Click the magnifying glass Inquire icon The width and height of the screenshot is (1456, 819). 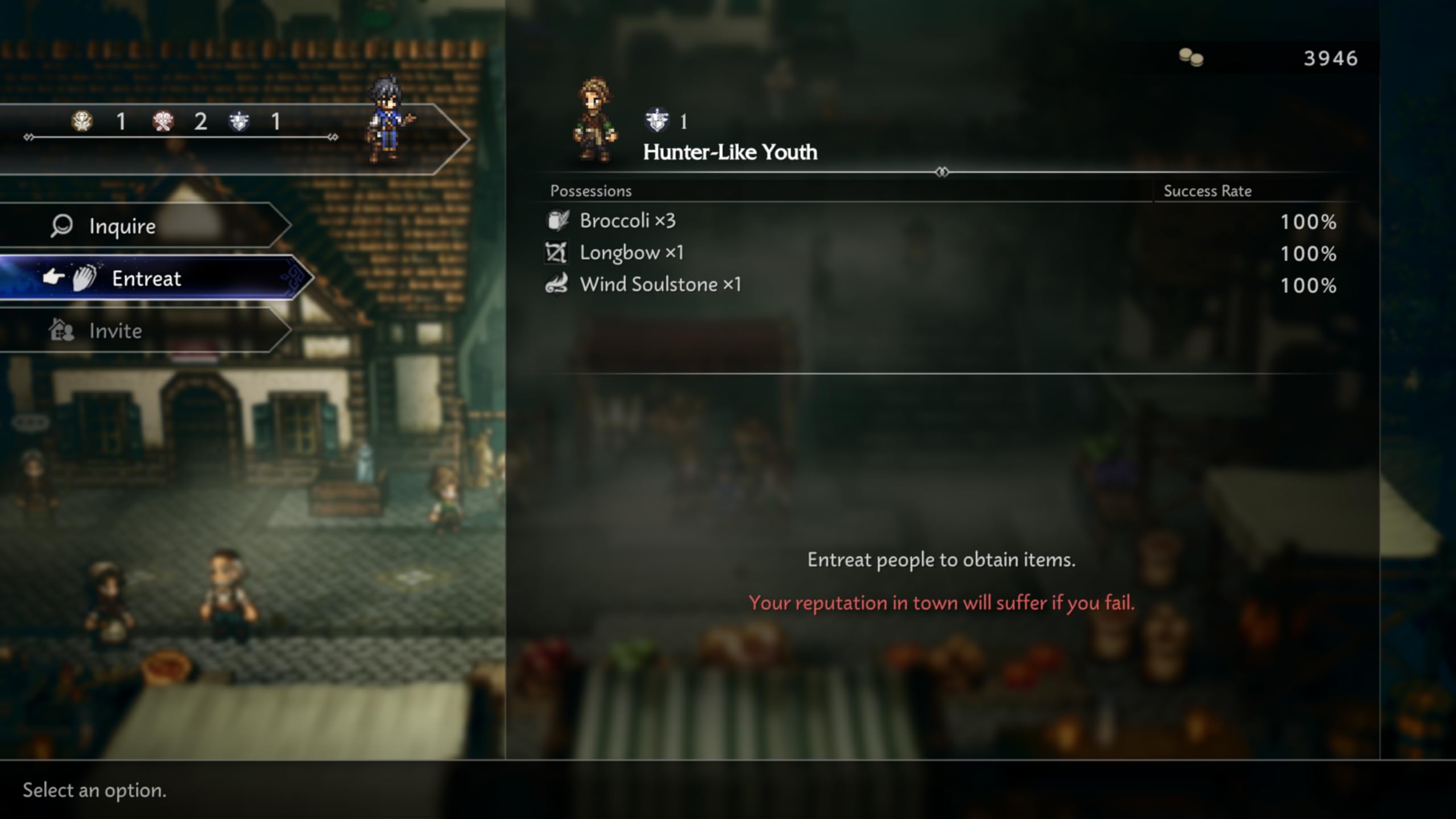coord(61,225)
